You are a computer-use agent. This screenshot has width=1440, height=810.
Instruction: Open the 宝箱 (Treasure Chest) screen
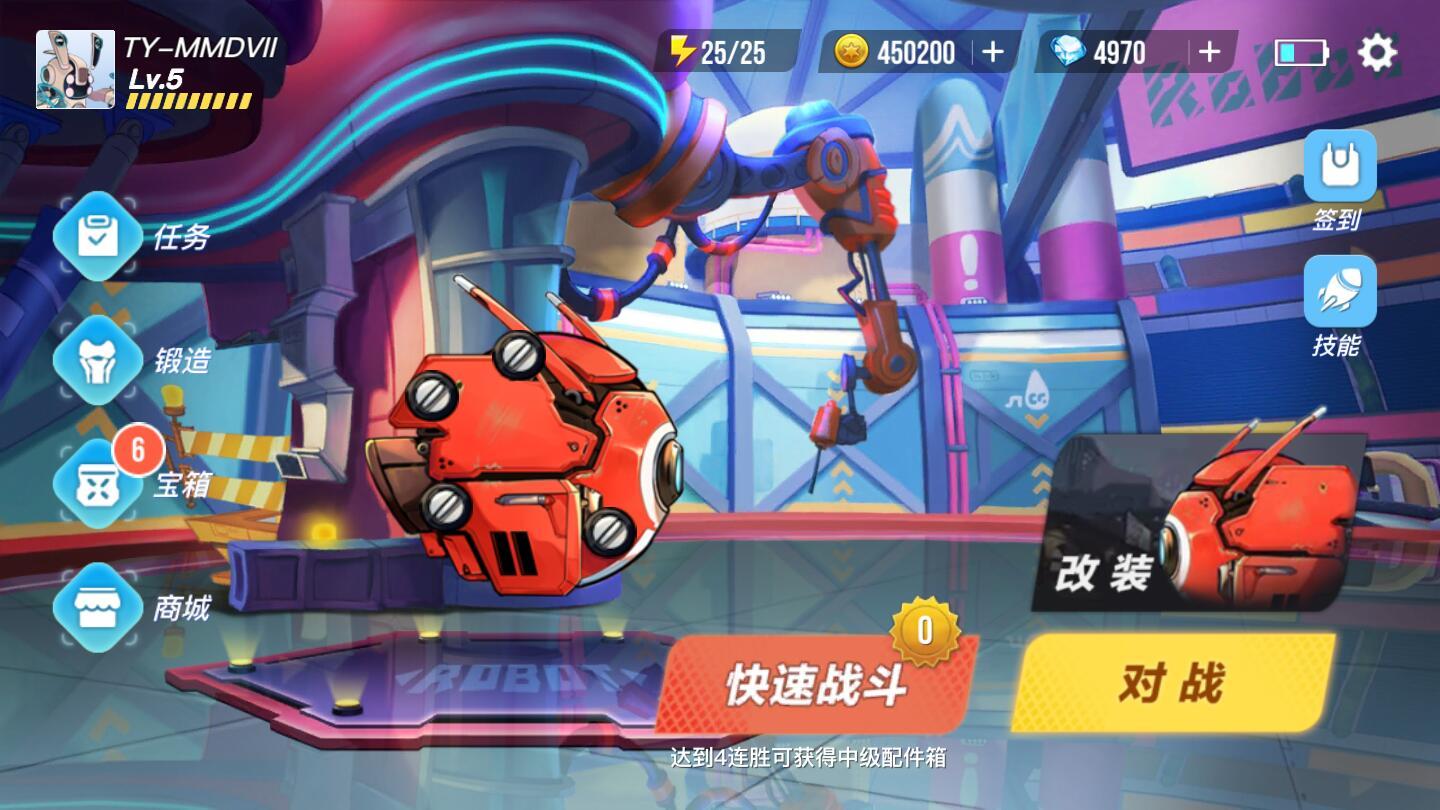(97, 485)
